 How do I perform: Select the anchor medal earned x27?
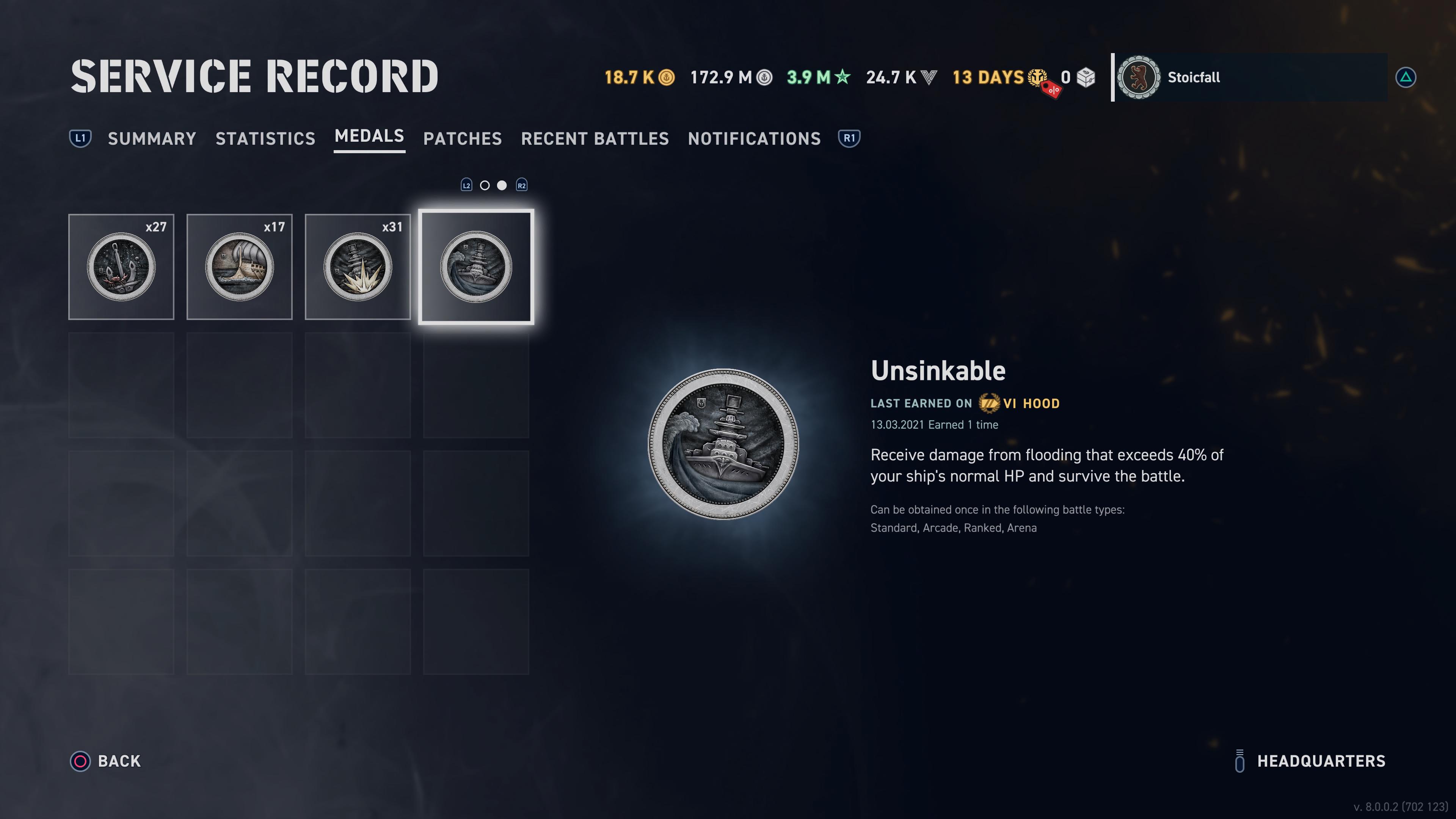(x=121, y=267)
